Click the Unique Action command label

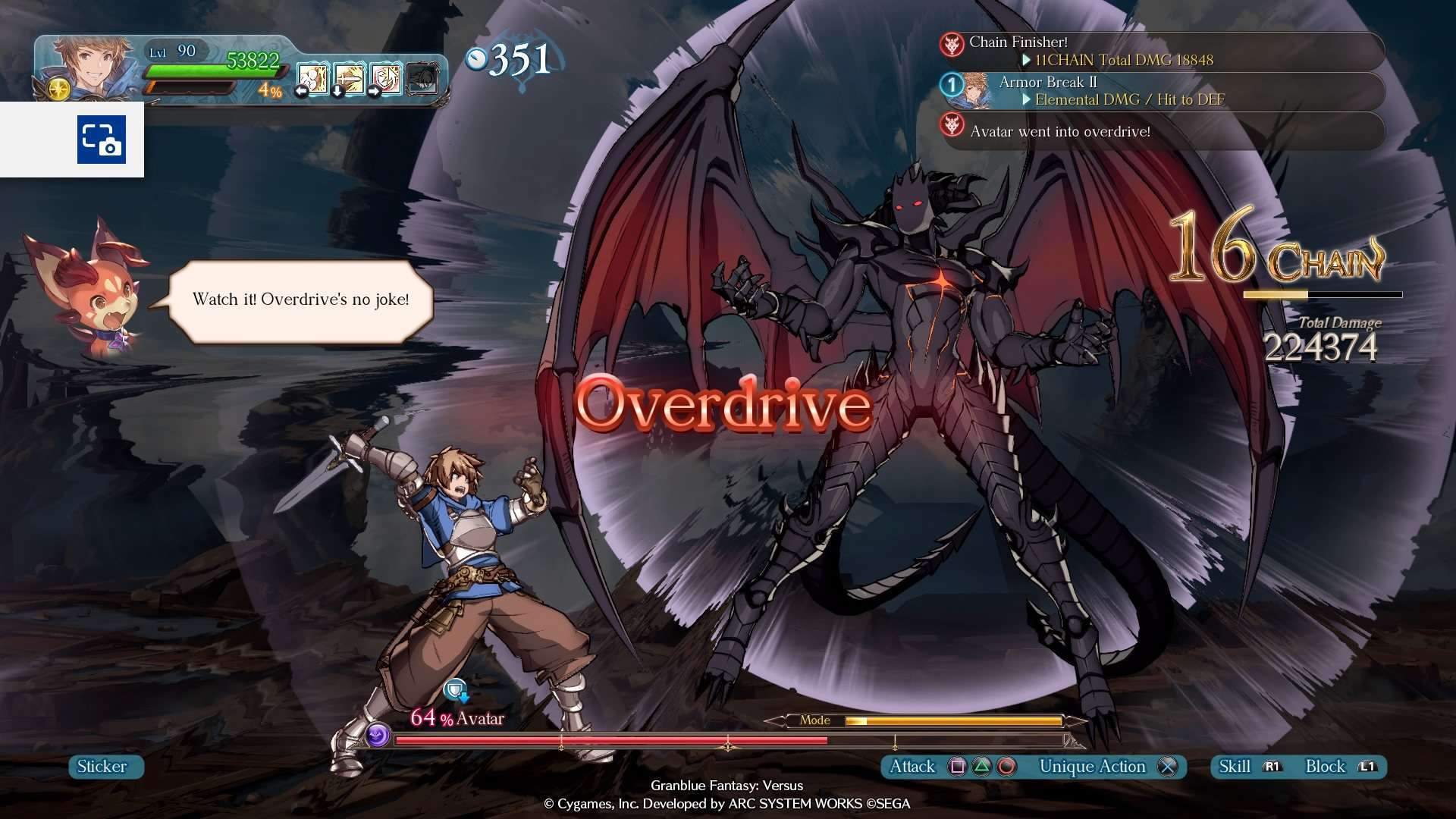(1092, 767)
